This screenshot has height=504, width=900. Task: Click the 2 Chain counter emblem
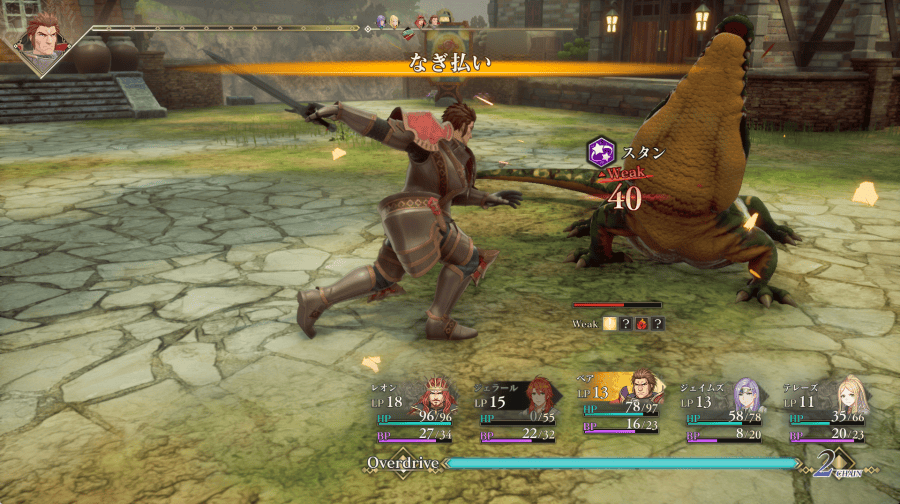click(x=828, y=463)
